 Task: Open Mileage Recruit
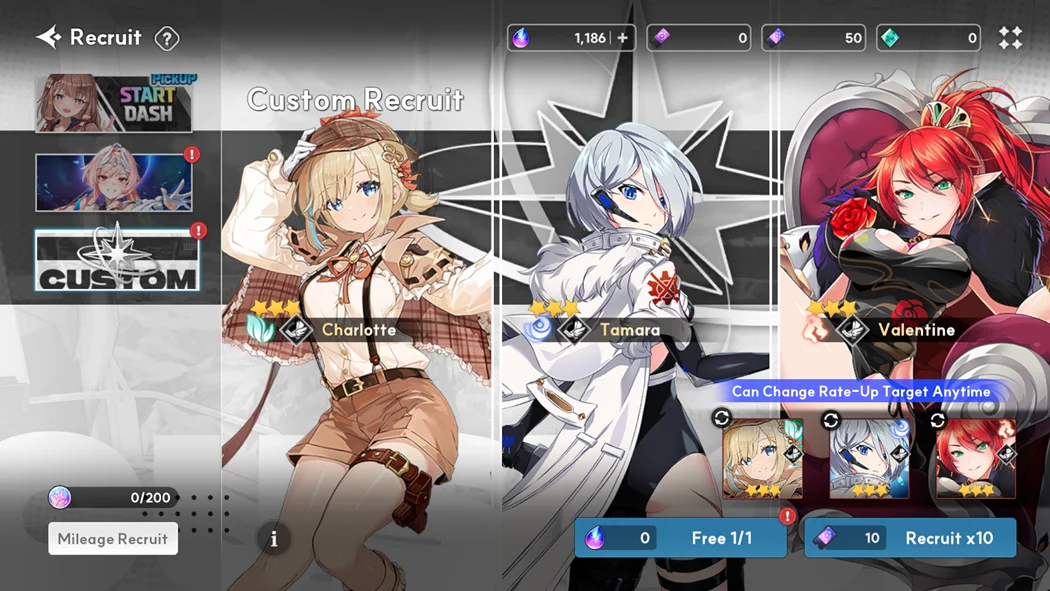click(113, 539)
